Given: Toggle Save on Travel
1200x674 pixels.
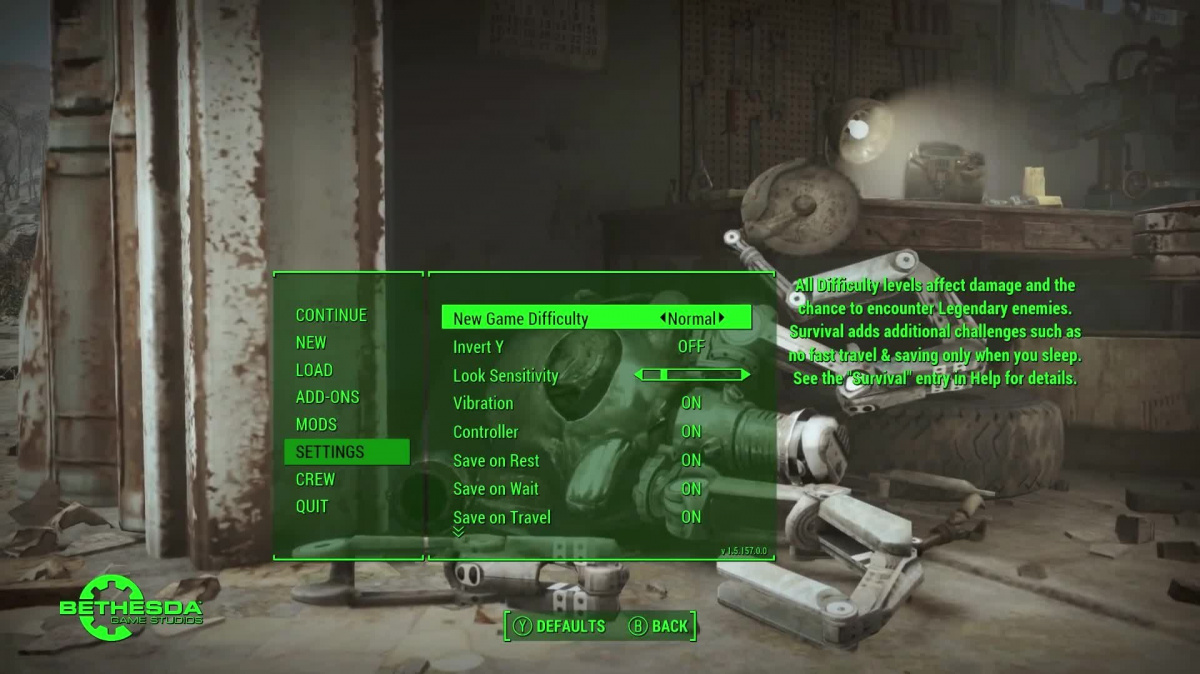Looking at the screenshot, I should tap(691, 517).
